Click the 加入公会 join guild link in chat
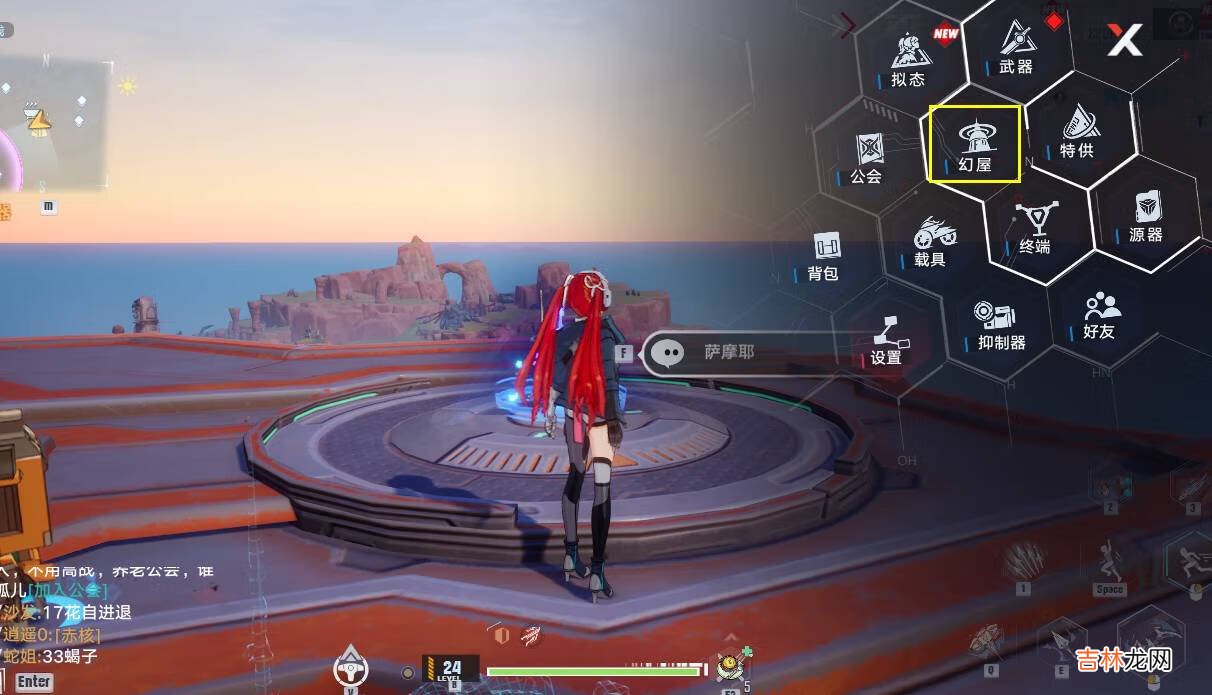The image size is (1212, 695). tap(64, 590)
